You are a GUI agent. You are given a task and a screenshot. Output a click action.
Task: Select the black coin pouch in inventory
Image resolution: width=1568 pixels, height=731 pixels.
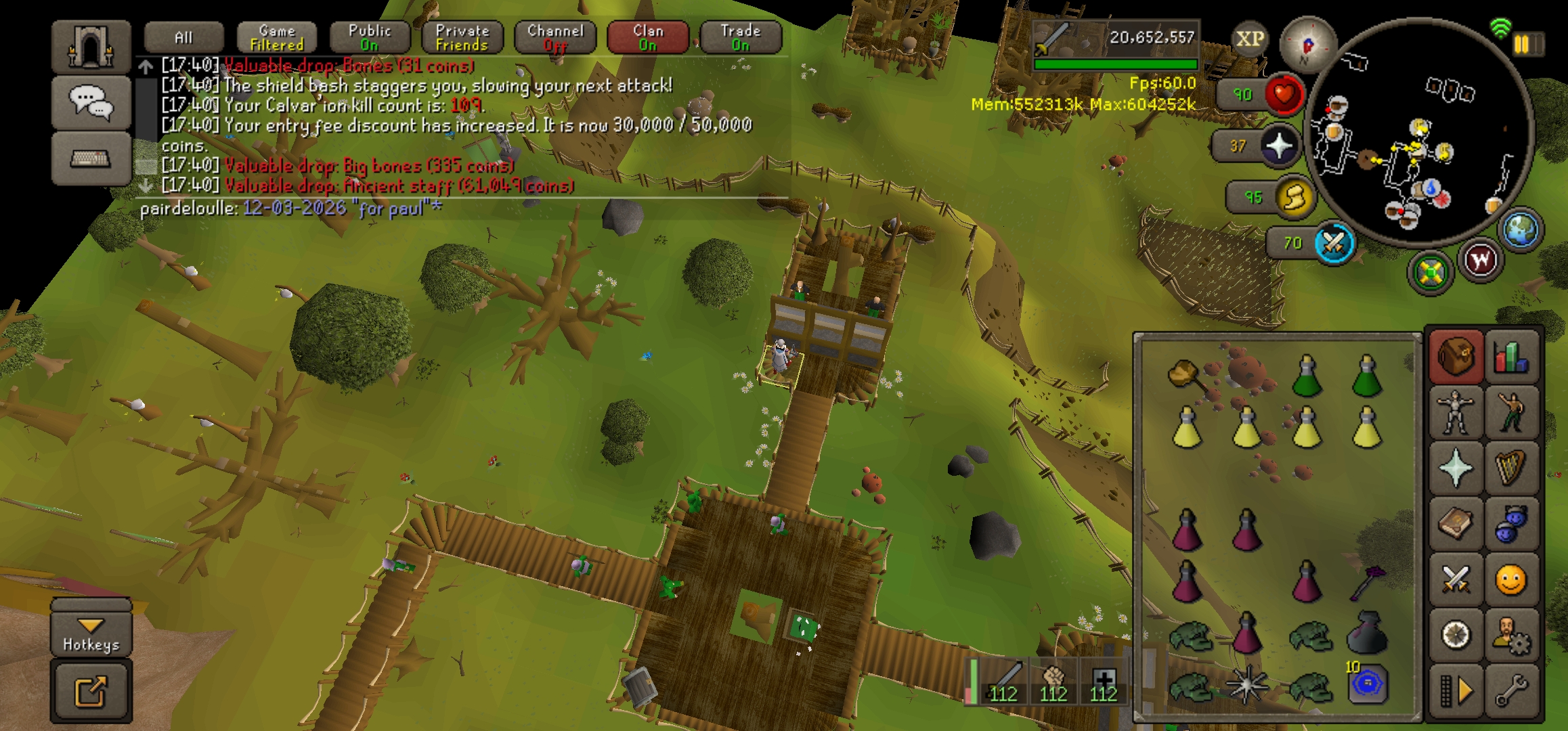tap(1367, 634)
